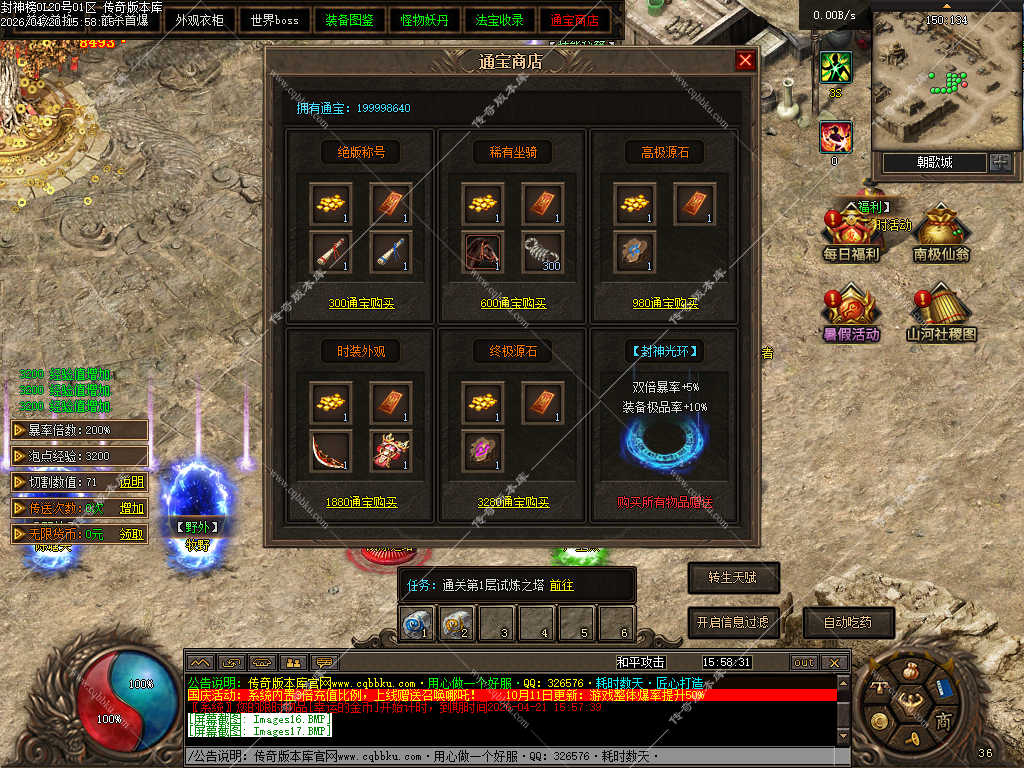Buy the 绝版称号 pack for 300通宝
The height and width of the screenshot is (768, 1024).
(361, 304)
